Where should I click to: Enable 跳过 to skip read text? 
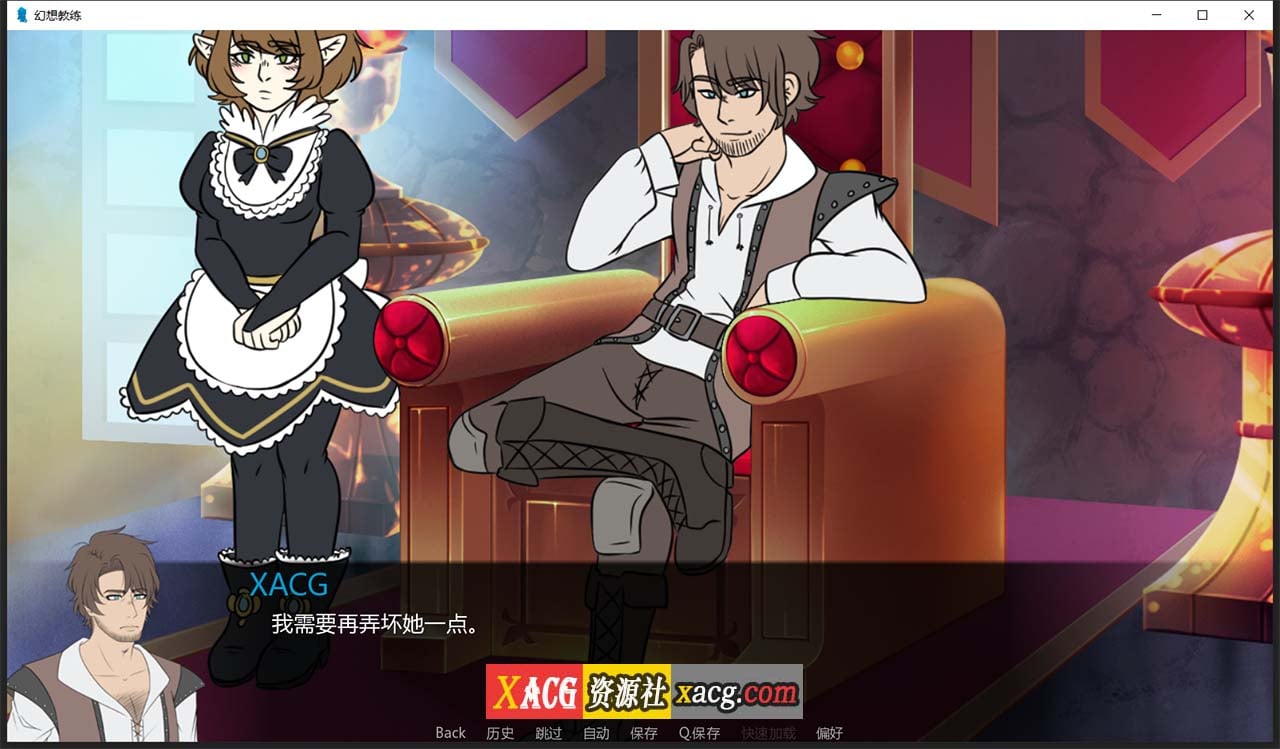(547, 733)
